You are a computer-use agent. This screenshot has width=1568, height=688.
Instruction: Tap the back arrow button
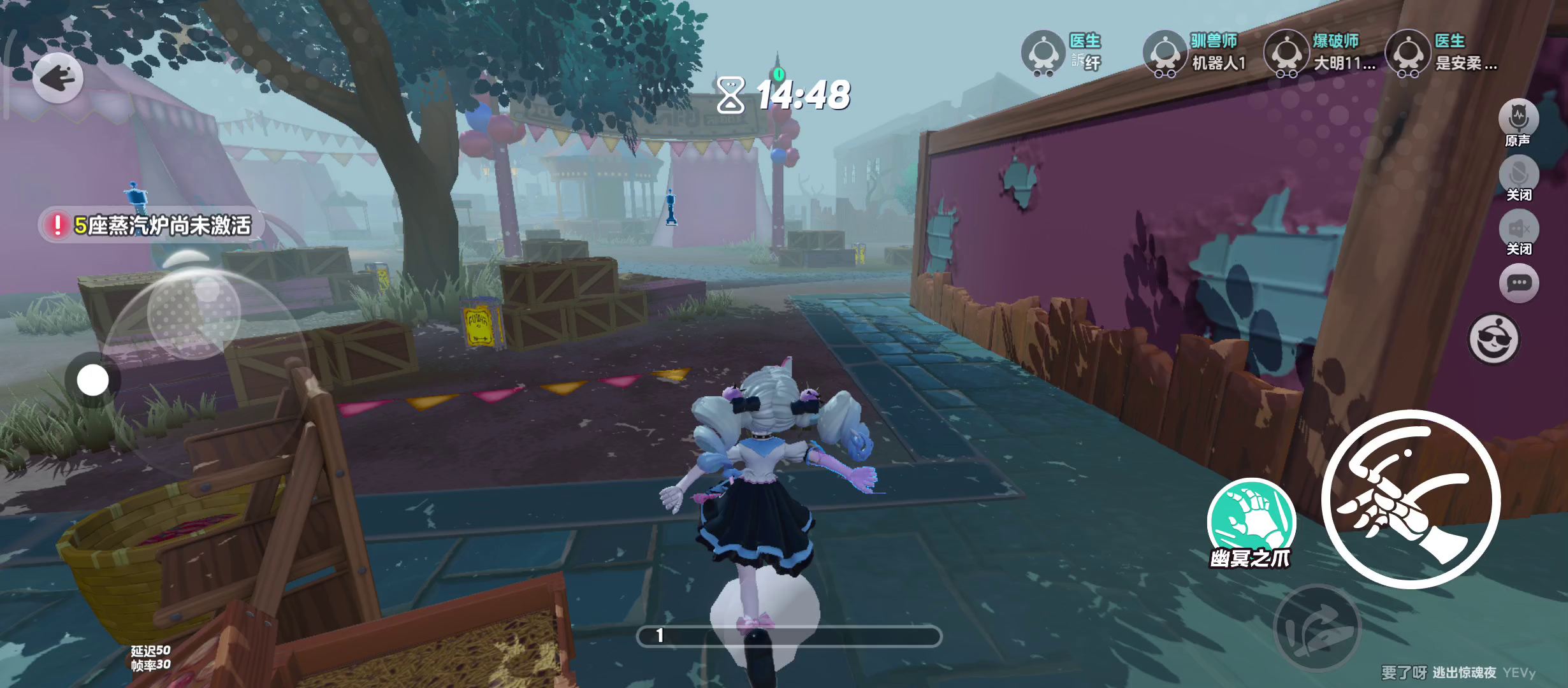coord(58,78)
